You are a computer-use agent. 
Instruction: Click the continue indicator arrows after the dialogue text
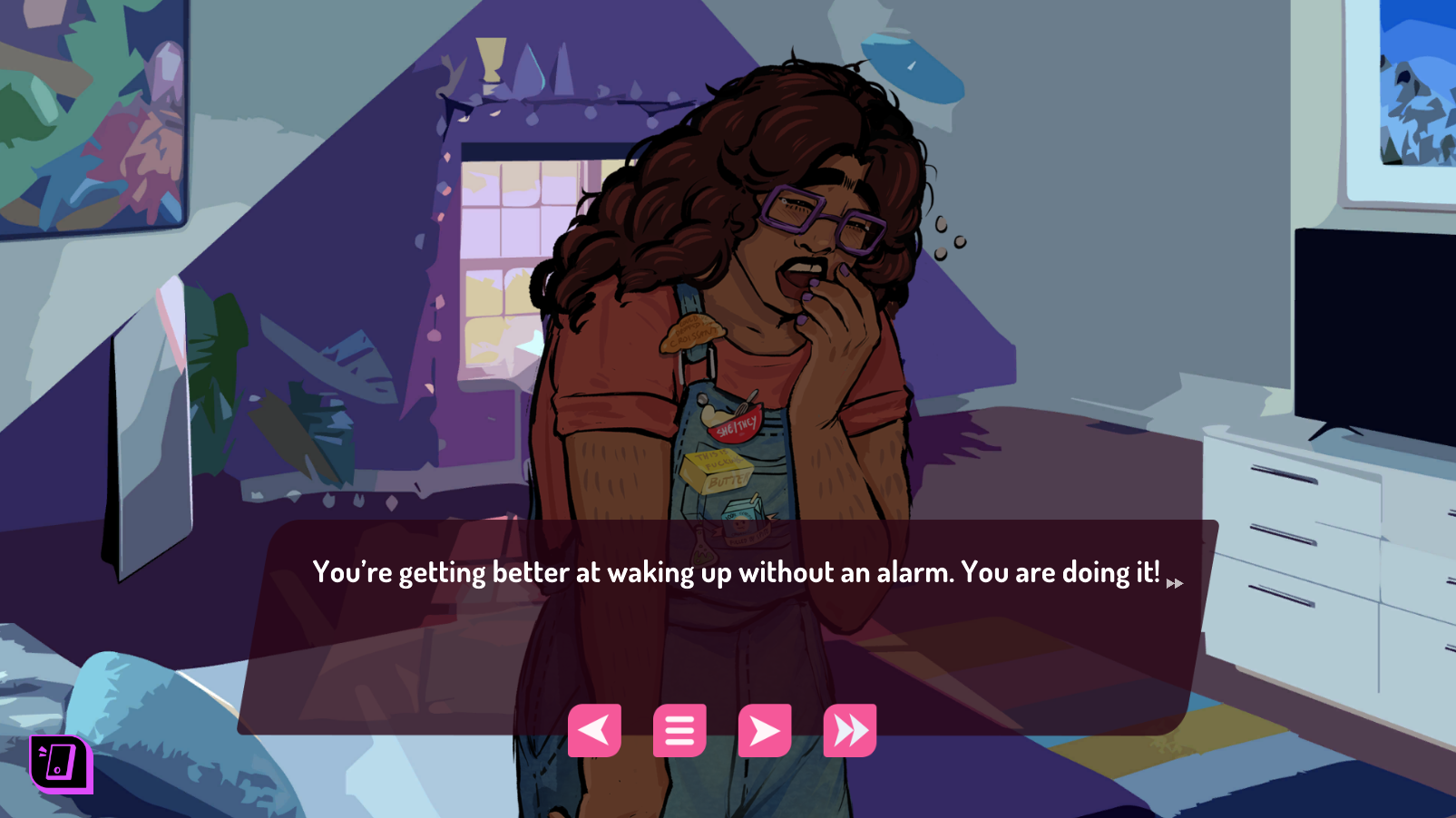1176,584
